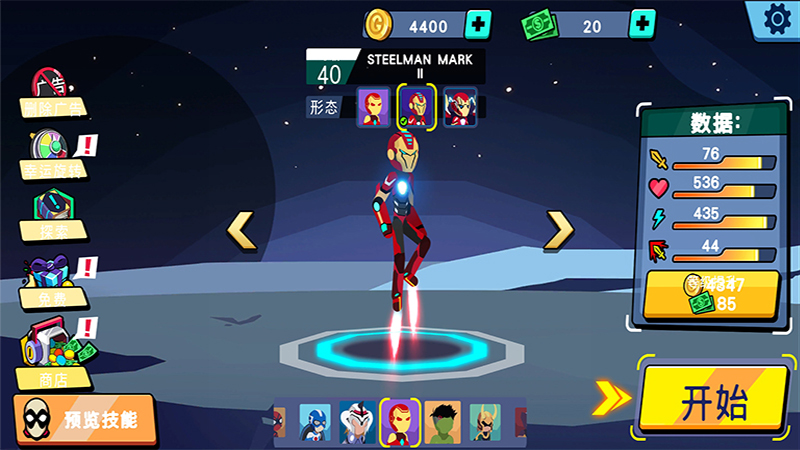Click the yellow upgrade button under the stats
Screen dimensions: 800x450
711,295
